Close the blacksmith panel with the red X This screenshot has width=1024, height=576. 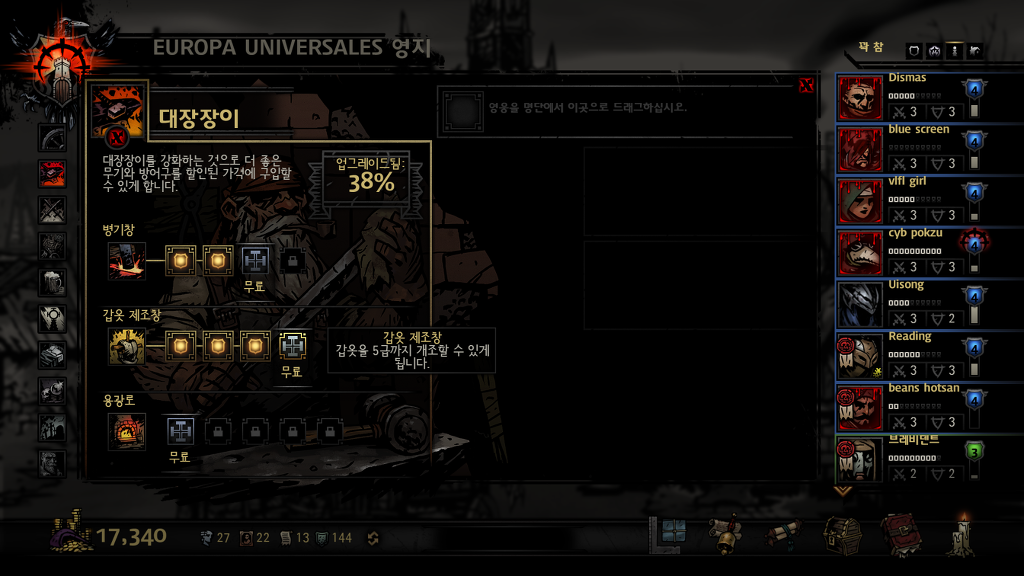click(806, 86)
